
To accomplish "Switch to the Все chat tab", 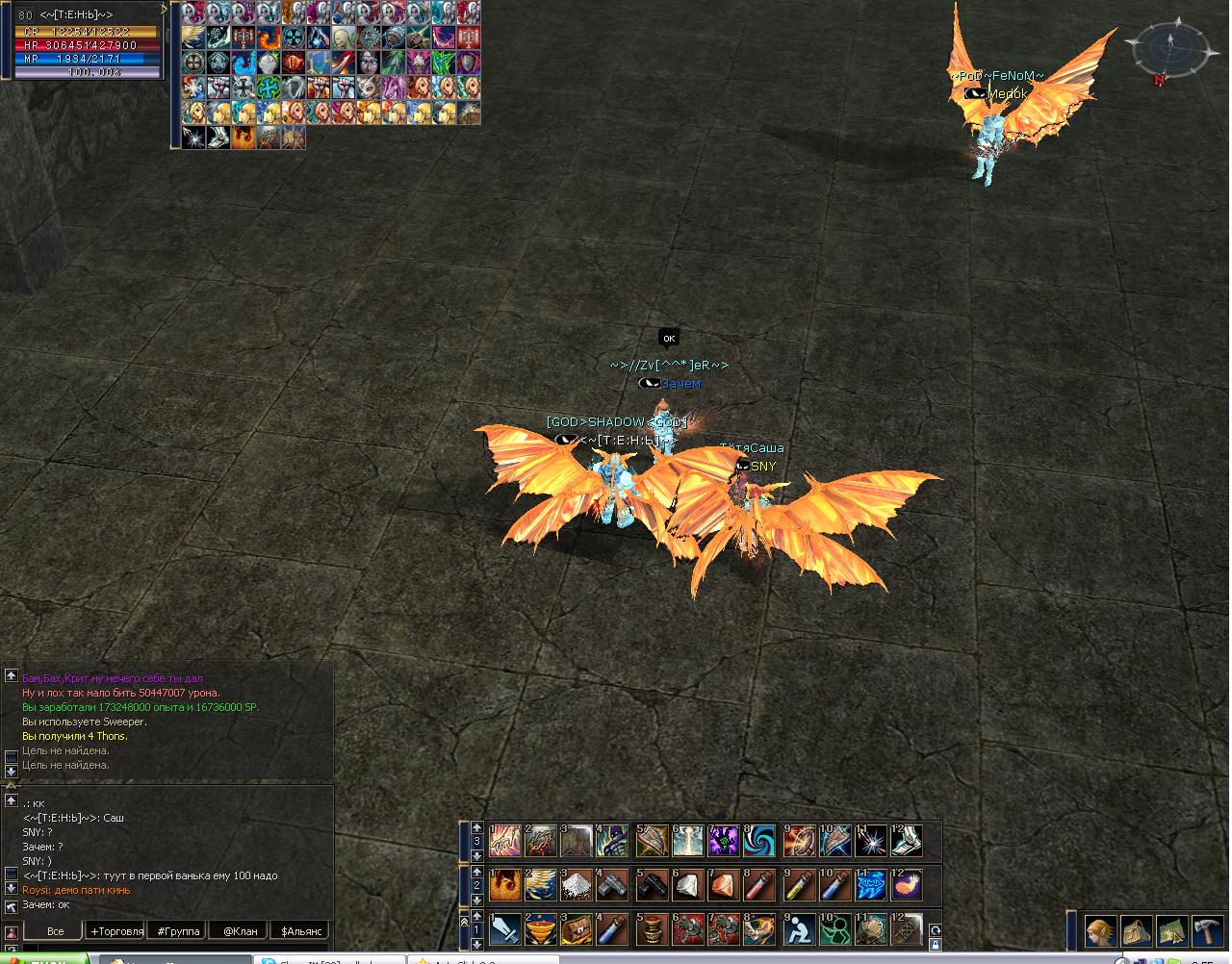I will (x=55, y=931).
